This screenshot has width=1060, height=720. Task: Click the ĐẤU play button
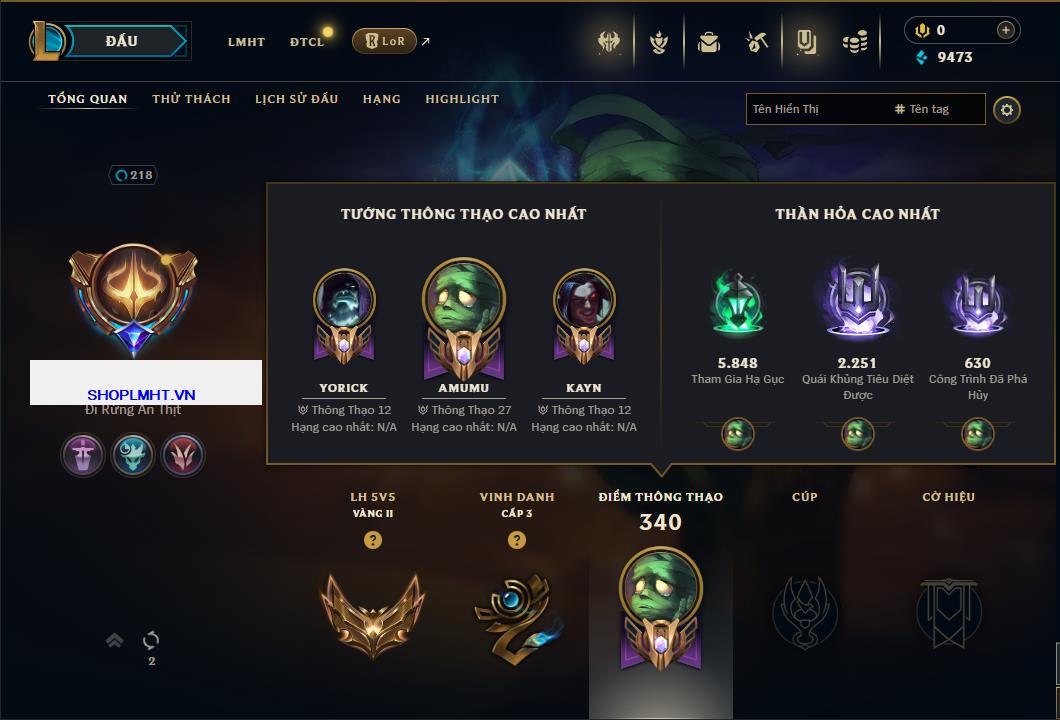[120, 41]
